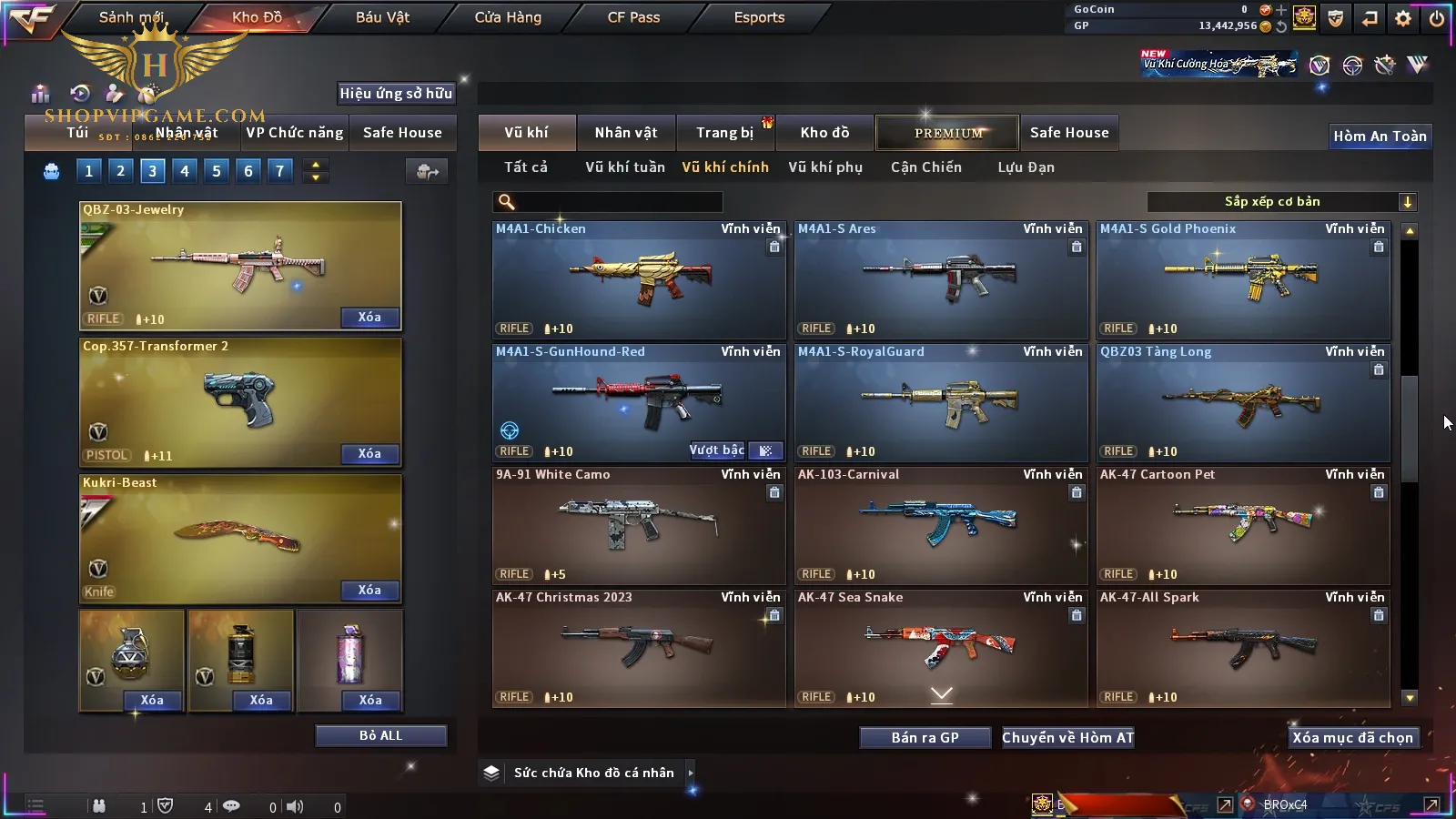Go to the CF Pass menu

point(633,17)
